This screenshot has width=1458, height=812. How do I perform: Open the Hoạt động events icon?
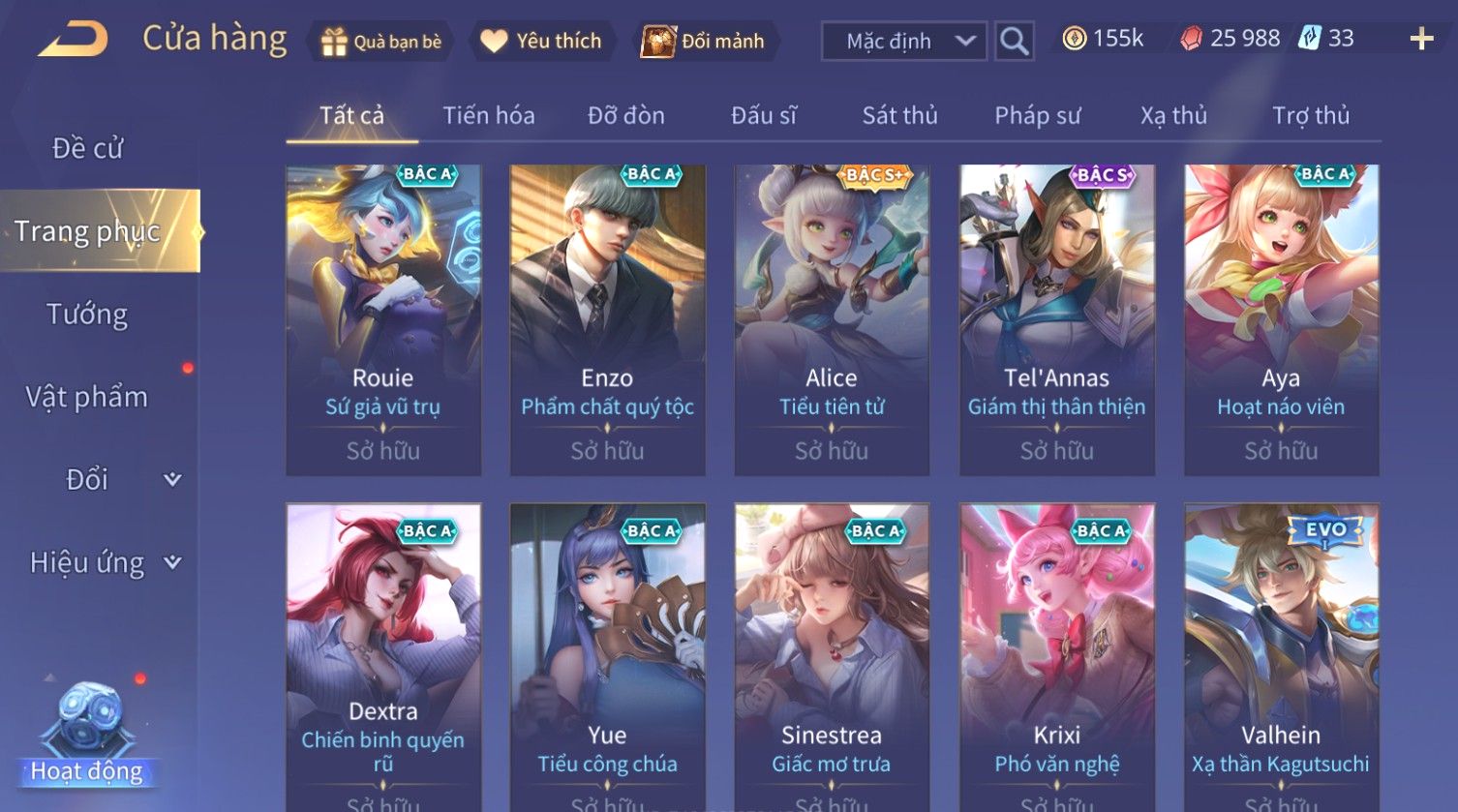[x=87, y=736]
